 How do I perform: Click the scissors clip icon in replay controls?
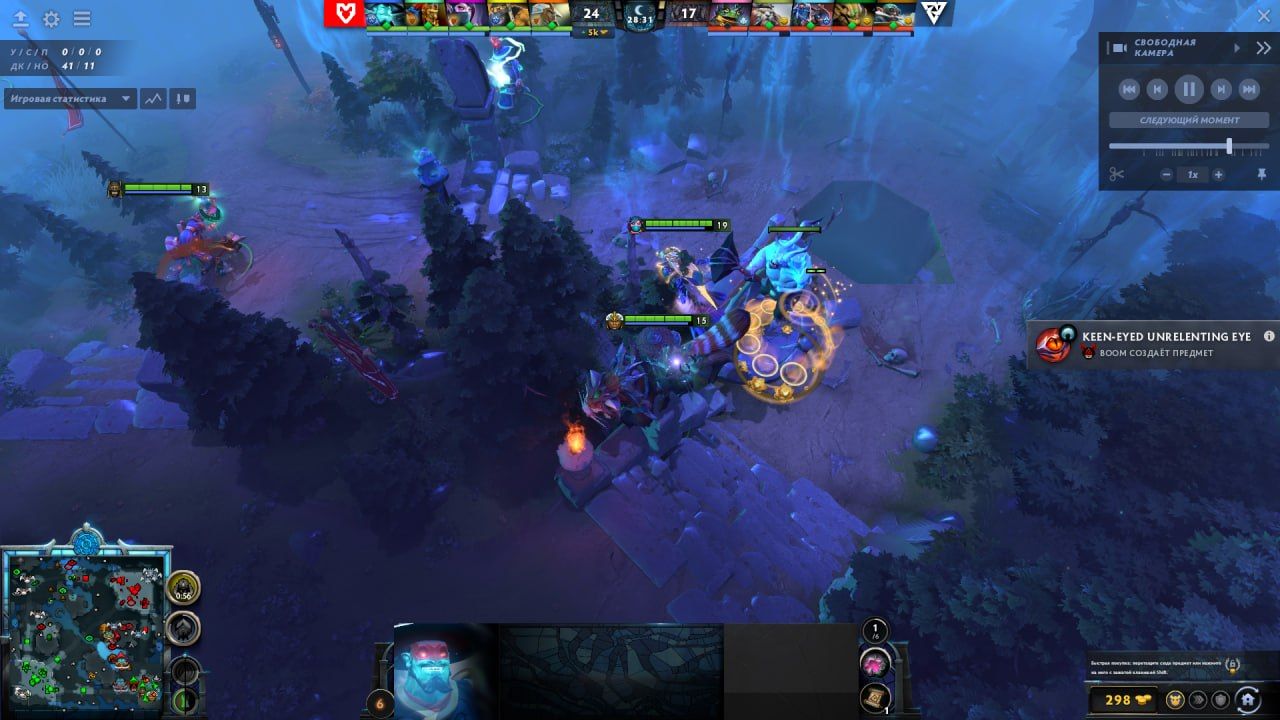tap(1116, 173)
